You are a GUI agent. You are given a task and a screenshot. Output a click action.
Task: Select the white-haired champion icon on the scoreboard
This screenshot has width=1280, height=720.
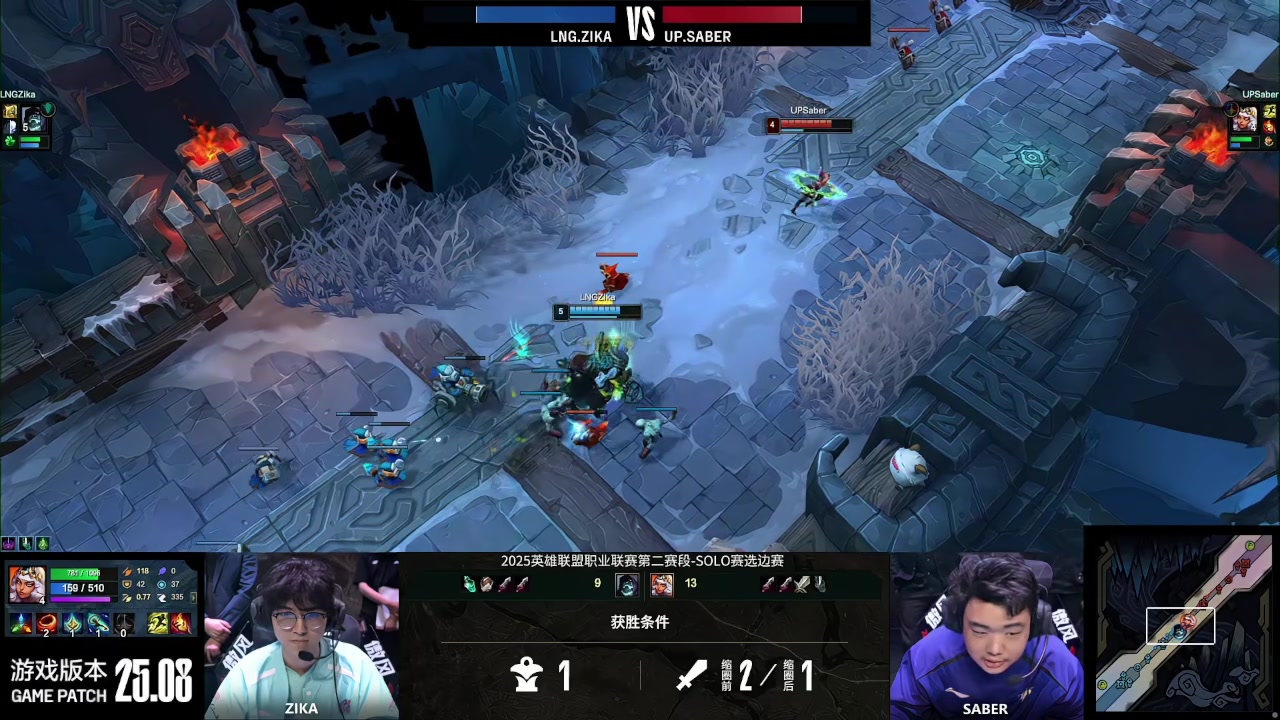[661, 584]
